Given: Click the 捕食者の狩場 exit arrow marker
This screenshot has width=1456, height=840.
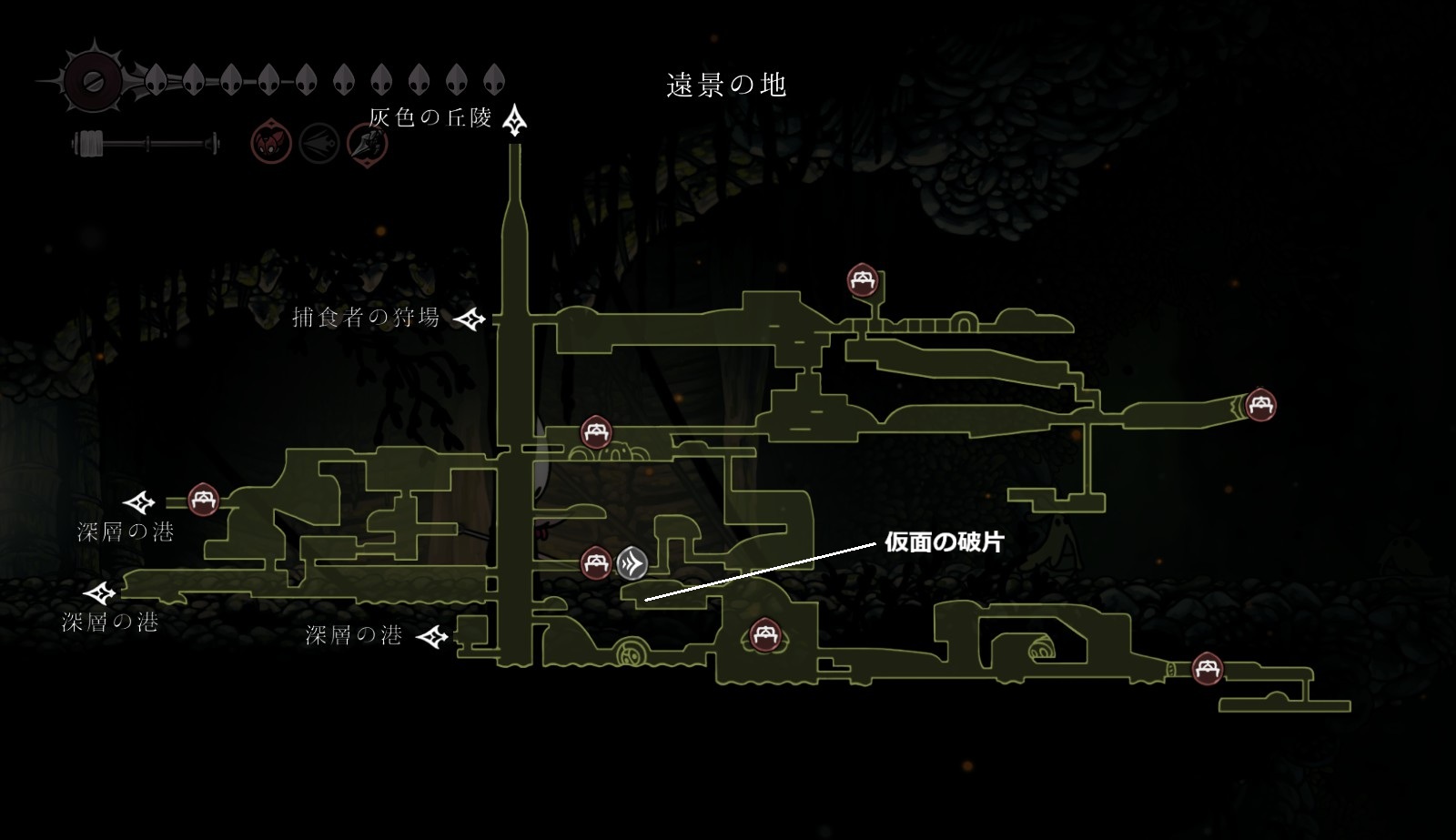Looking at the screenshot, I should 470,319.
